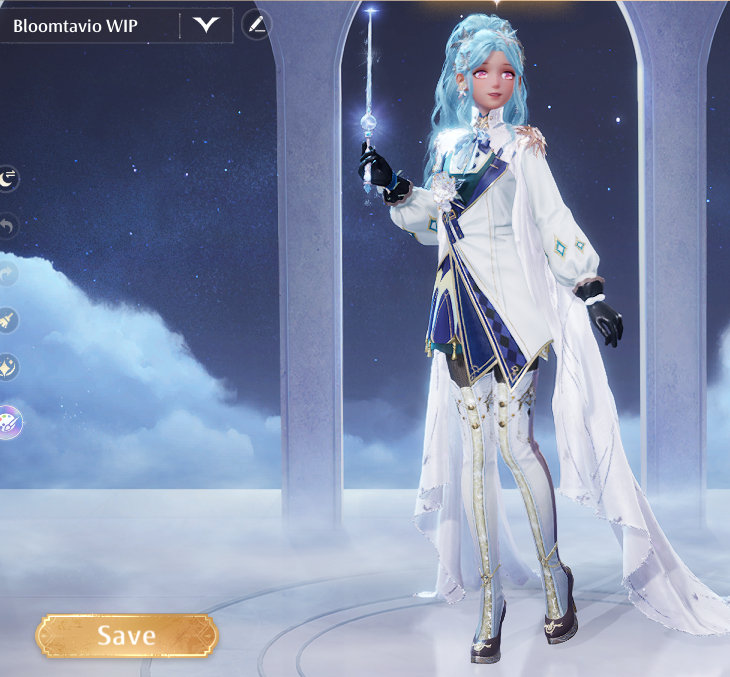Save the current outfit
The image size is (730, 677).
[126, 635]
